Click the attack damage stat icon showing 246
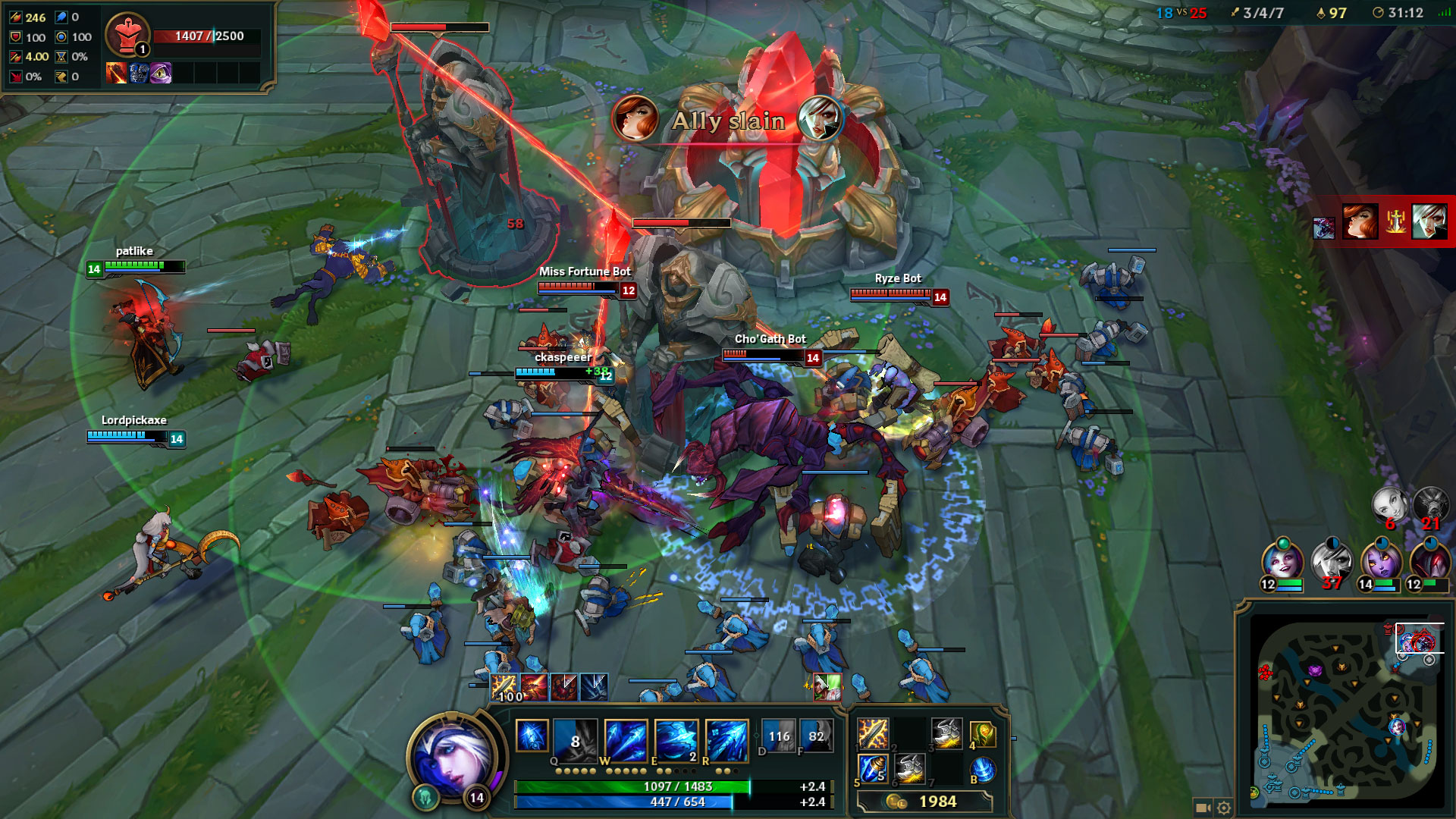Screen dimensions: 1456x819 coord(15,16)
